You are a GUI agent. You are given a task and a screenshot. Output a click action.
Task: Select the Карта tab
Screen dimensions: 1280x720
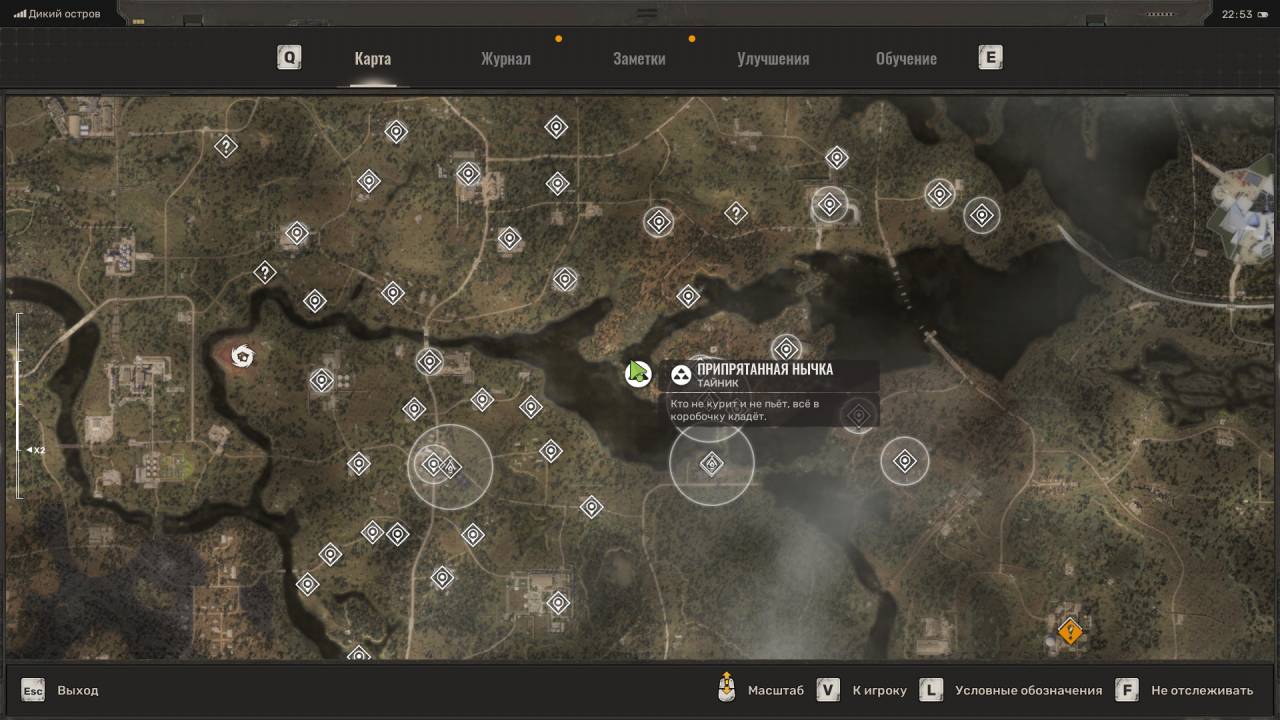372,58
